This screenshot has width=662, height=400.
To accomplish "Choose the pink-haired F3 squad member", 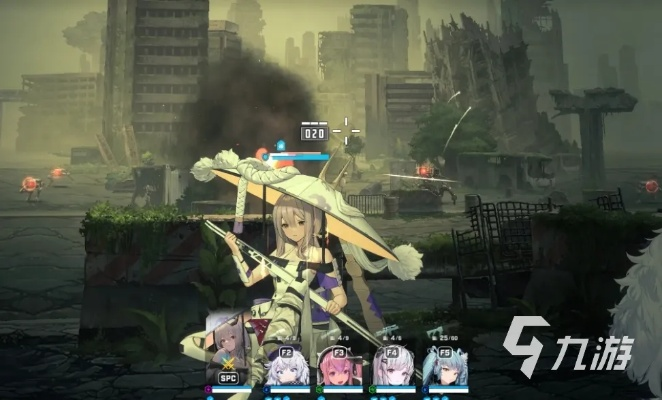I will (x=335, y=365).
